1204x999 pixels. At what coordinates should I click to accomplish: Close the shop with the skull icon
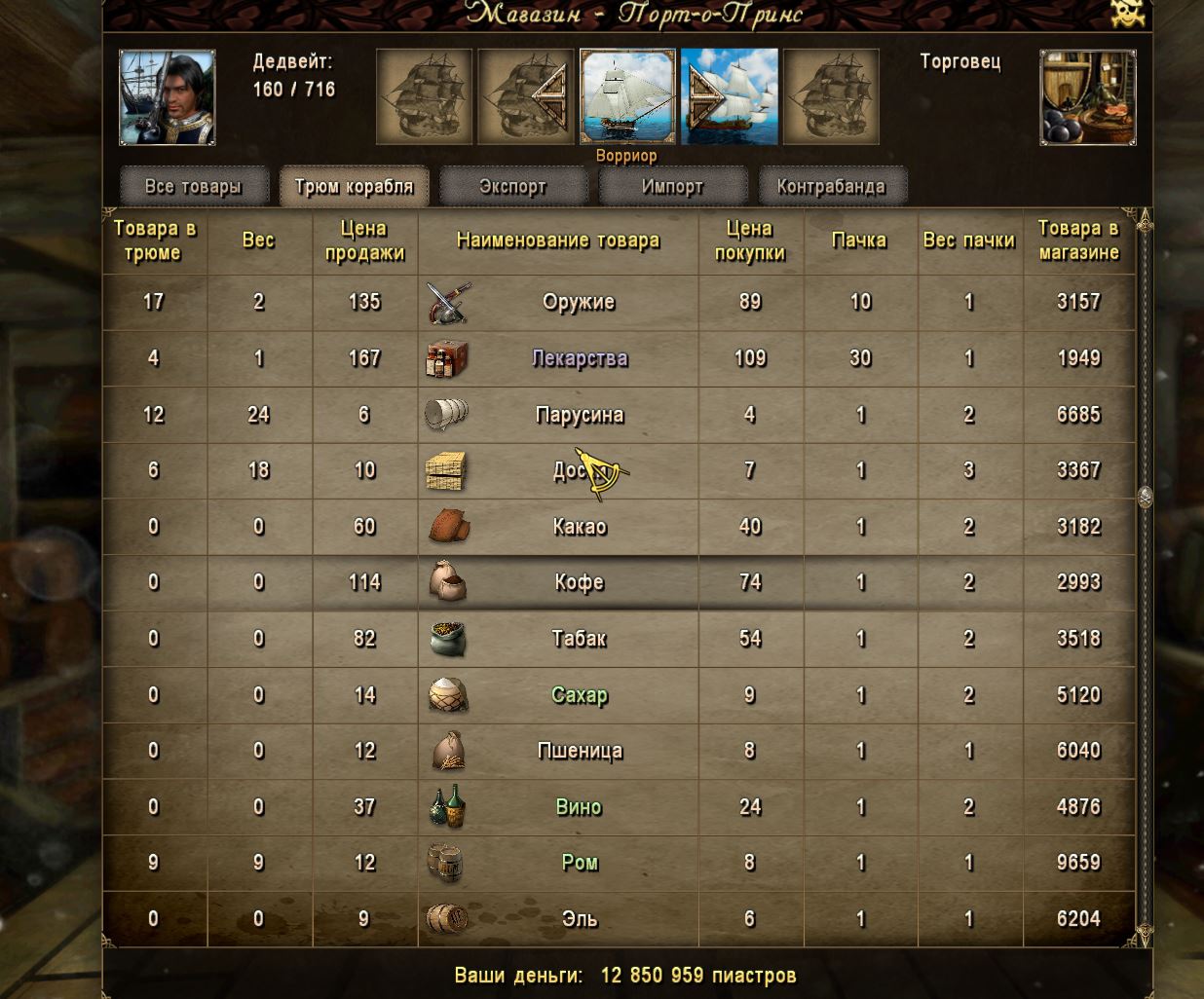coord(1127,14)
